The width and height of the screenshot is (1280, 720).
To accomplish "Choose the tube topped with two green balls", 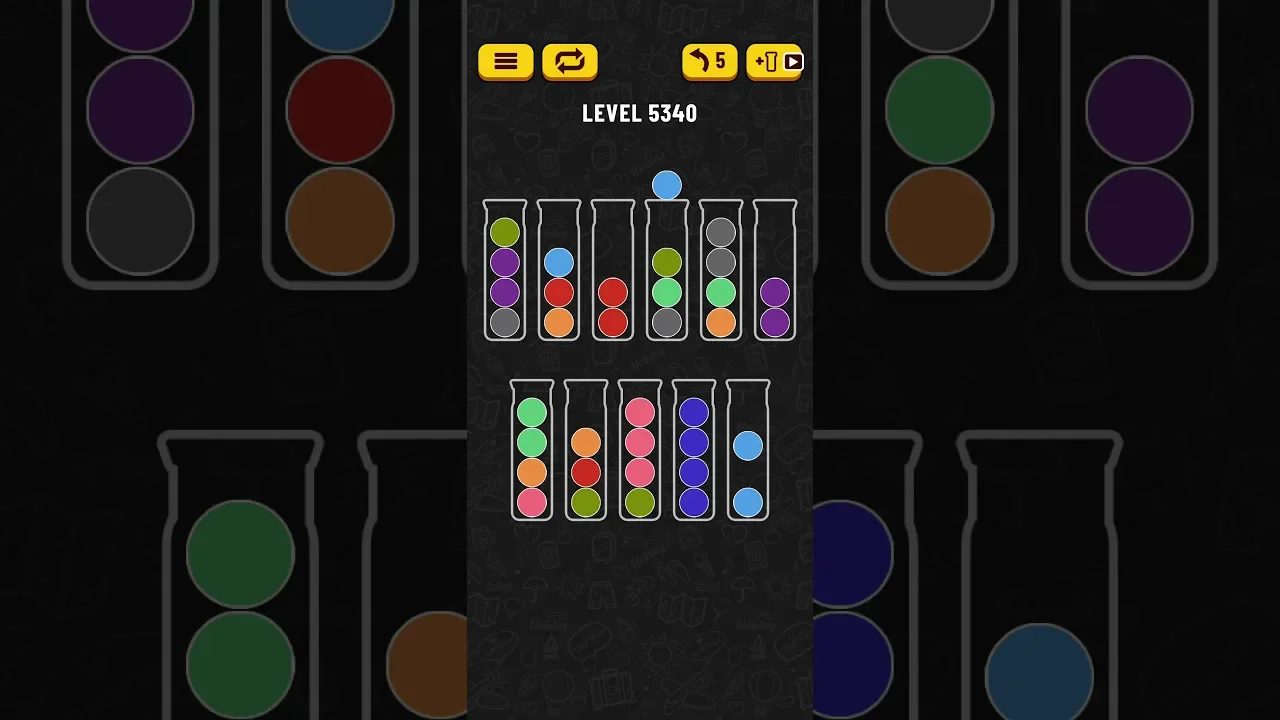I will point(532,451).
